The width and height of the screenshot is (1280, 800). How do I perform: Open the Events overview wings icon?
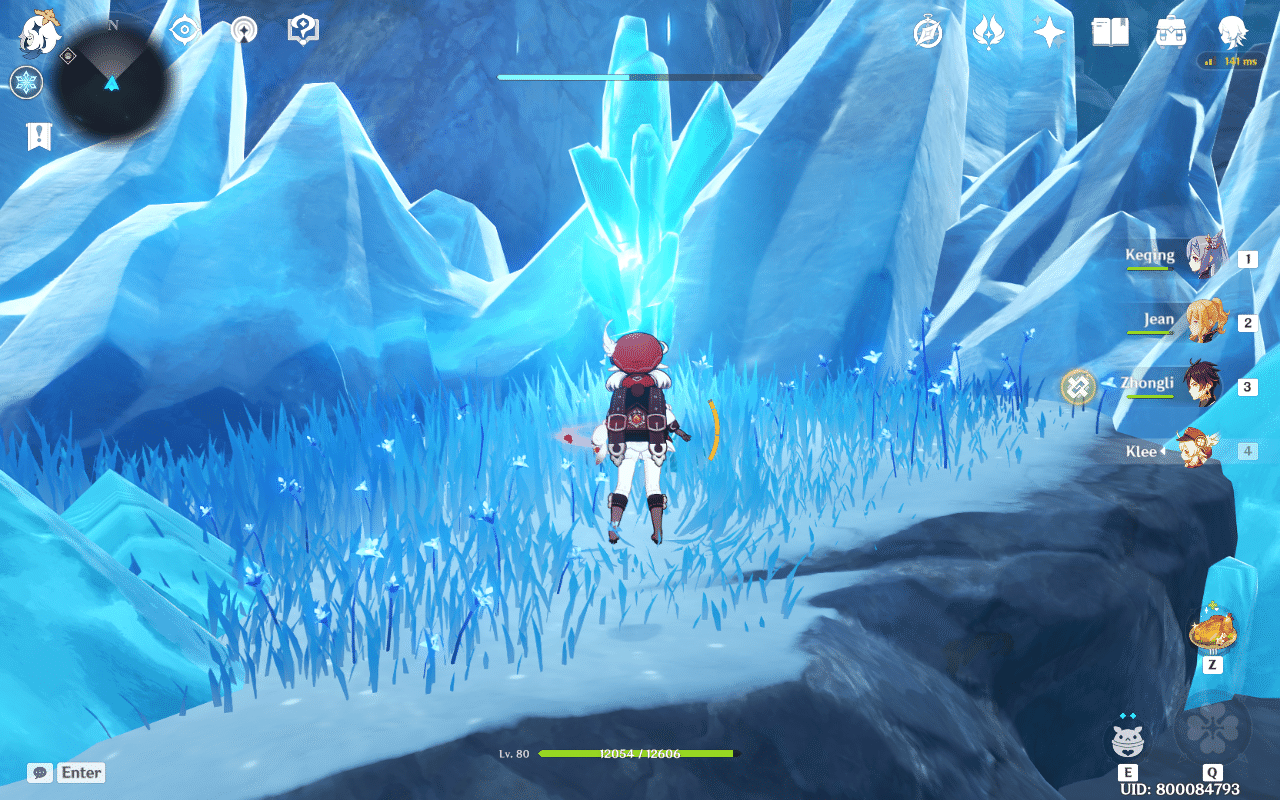click(988, 34)
